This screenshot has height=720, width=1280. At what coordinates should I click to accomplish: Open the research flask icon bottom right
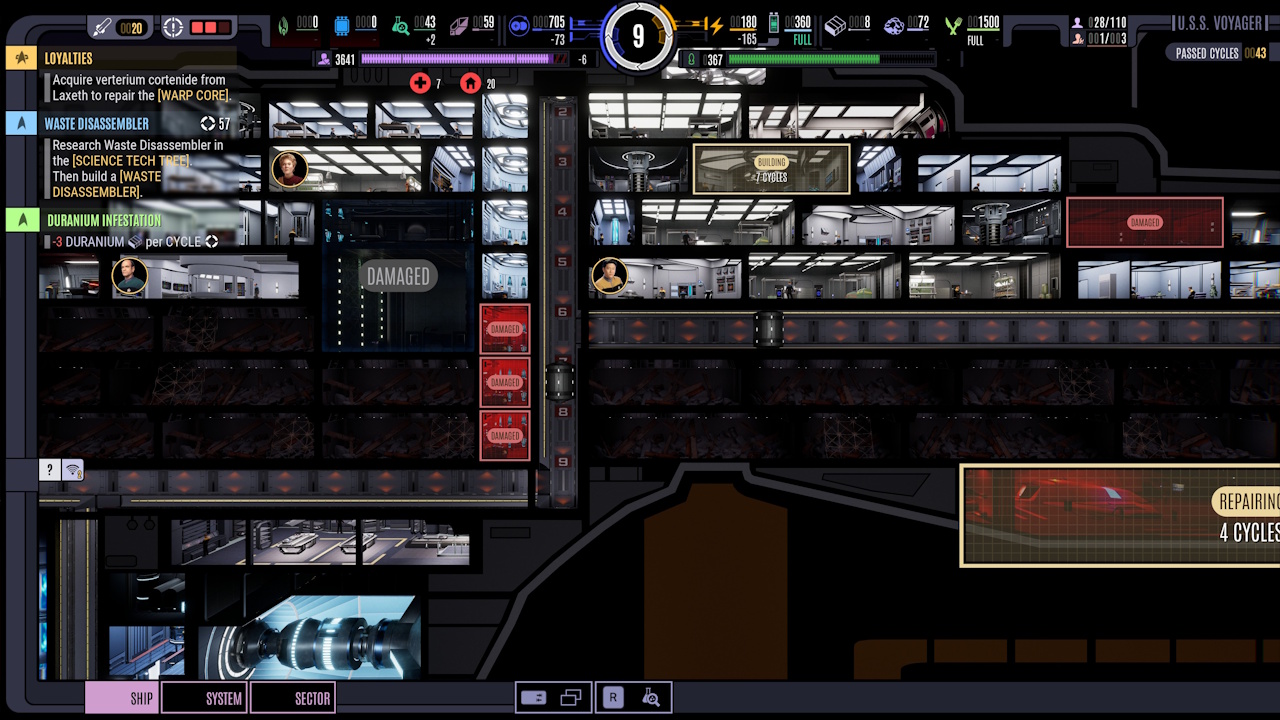tap(651, 697)
